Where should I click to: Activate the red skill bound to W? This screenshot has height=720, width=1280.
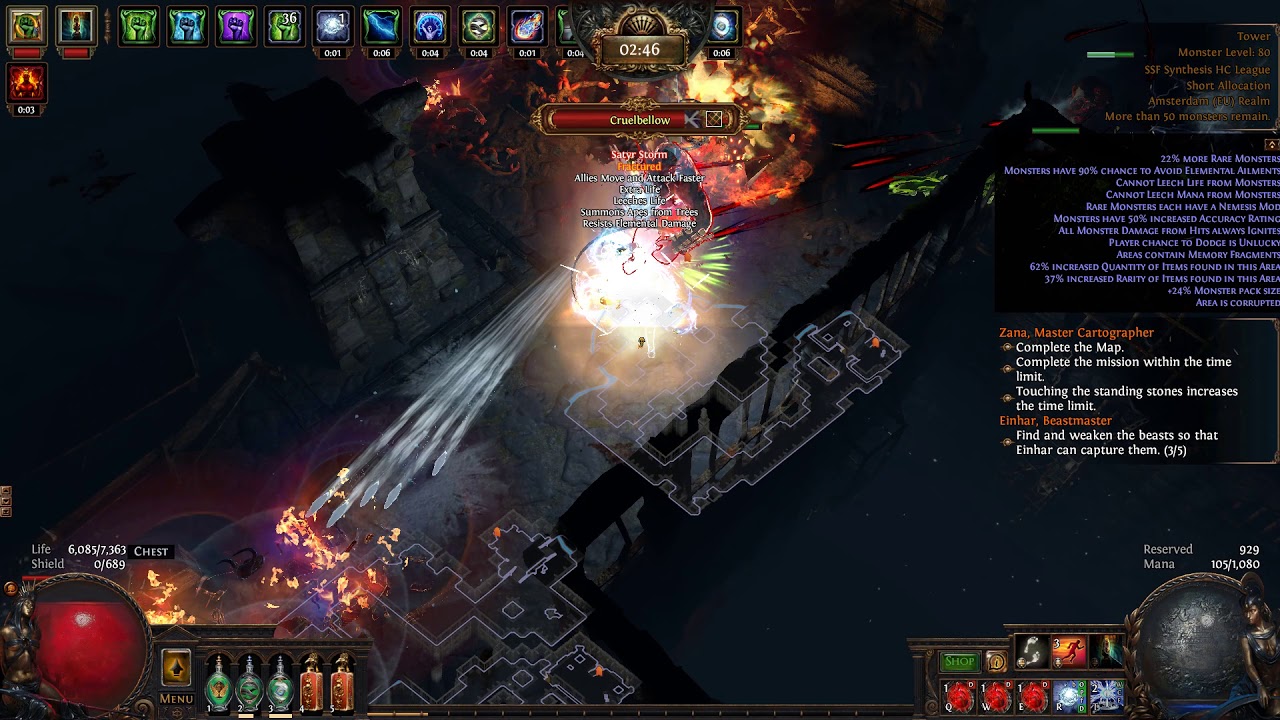tap(997, 696)
